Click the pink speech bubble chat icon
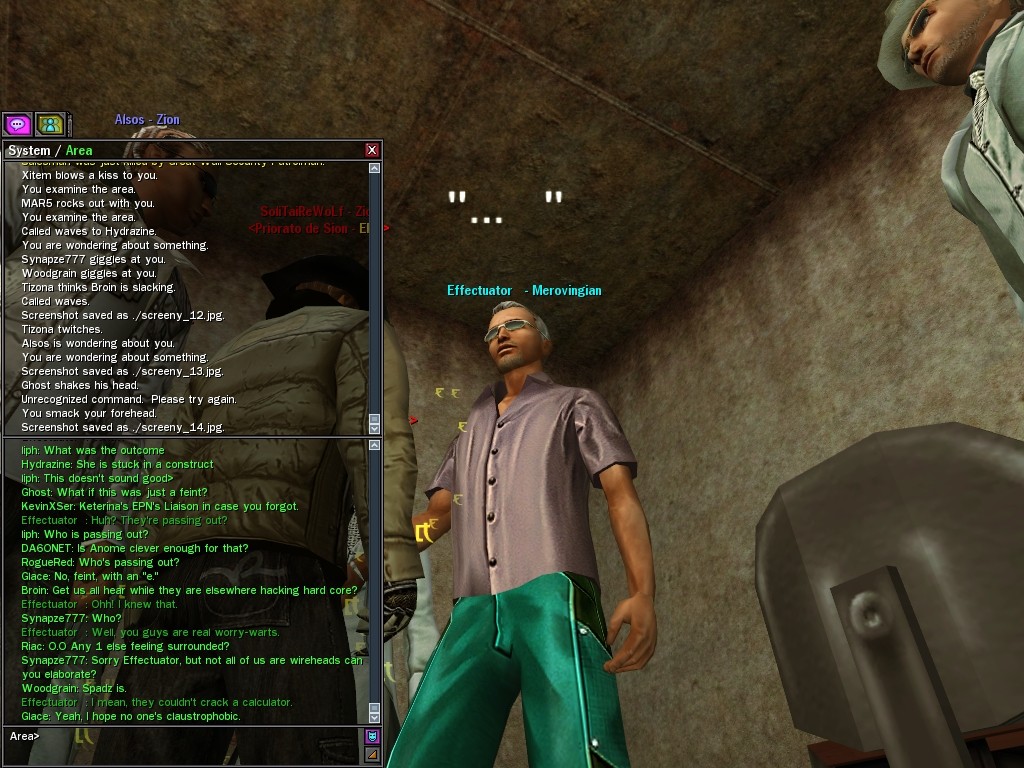1024x768 pixels. [18, 124]
